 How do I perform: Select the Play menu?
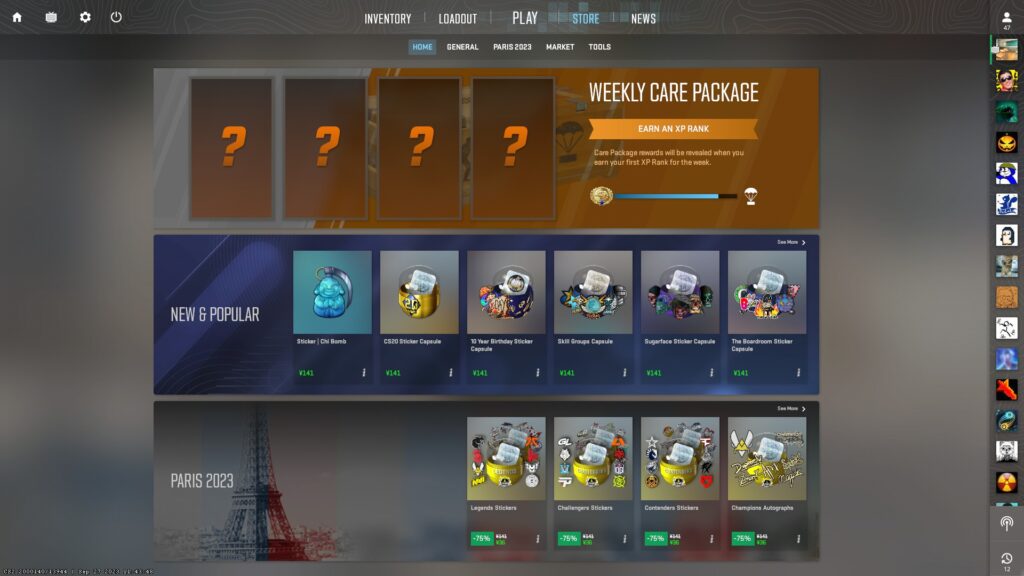[524, 18]
